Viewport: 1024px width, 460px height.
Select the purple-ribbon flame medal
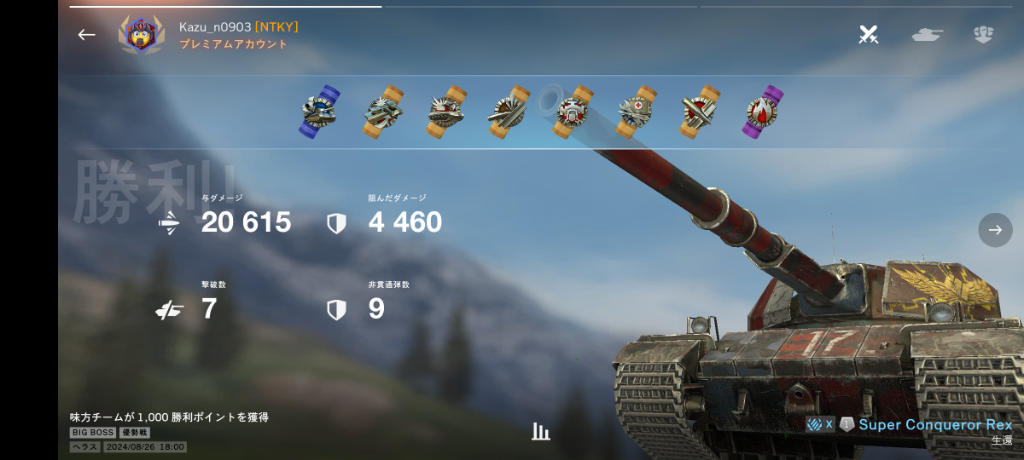765,111
